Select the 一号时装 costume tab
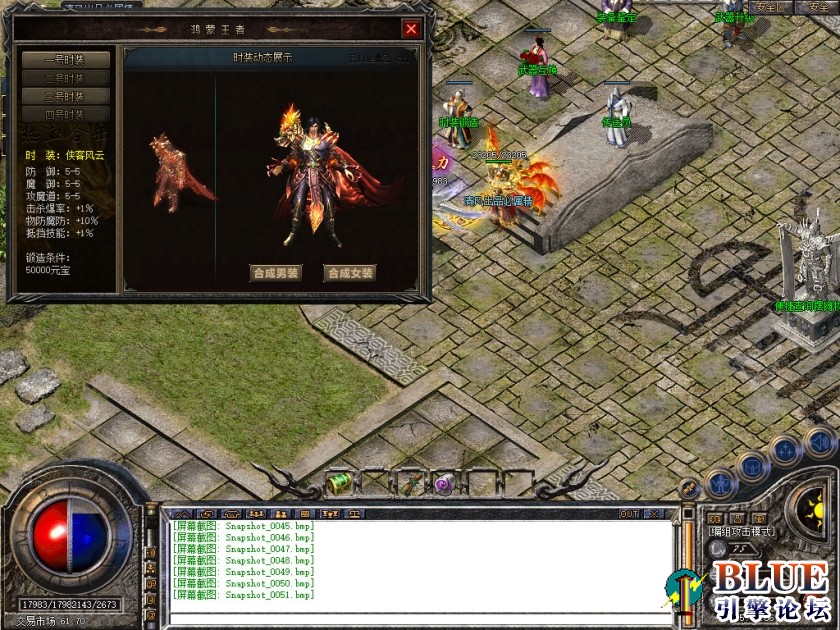 pos(66,60)
